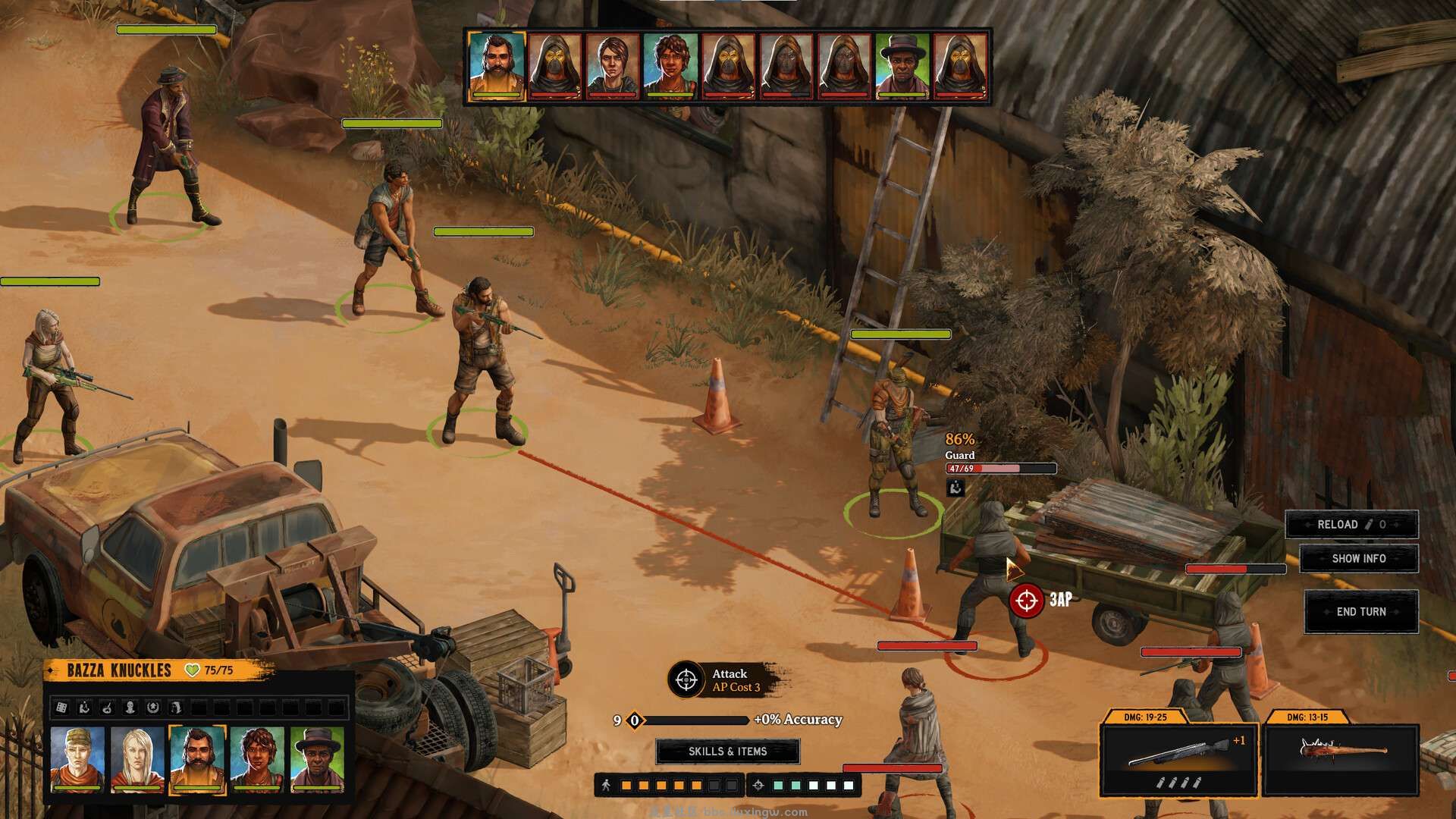Click the Bazza Knuckles name banner
This screenshot has height=819, width=1456.
[119, 670]
